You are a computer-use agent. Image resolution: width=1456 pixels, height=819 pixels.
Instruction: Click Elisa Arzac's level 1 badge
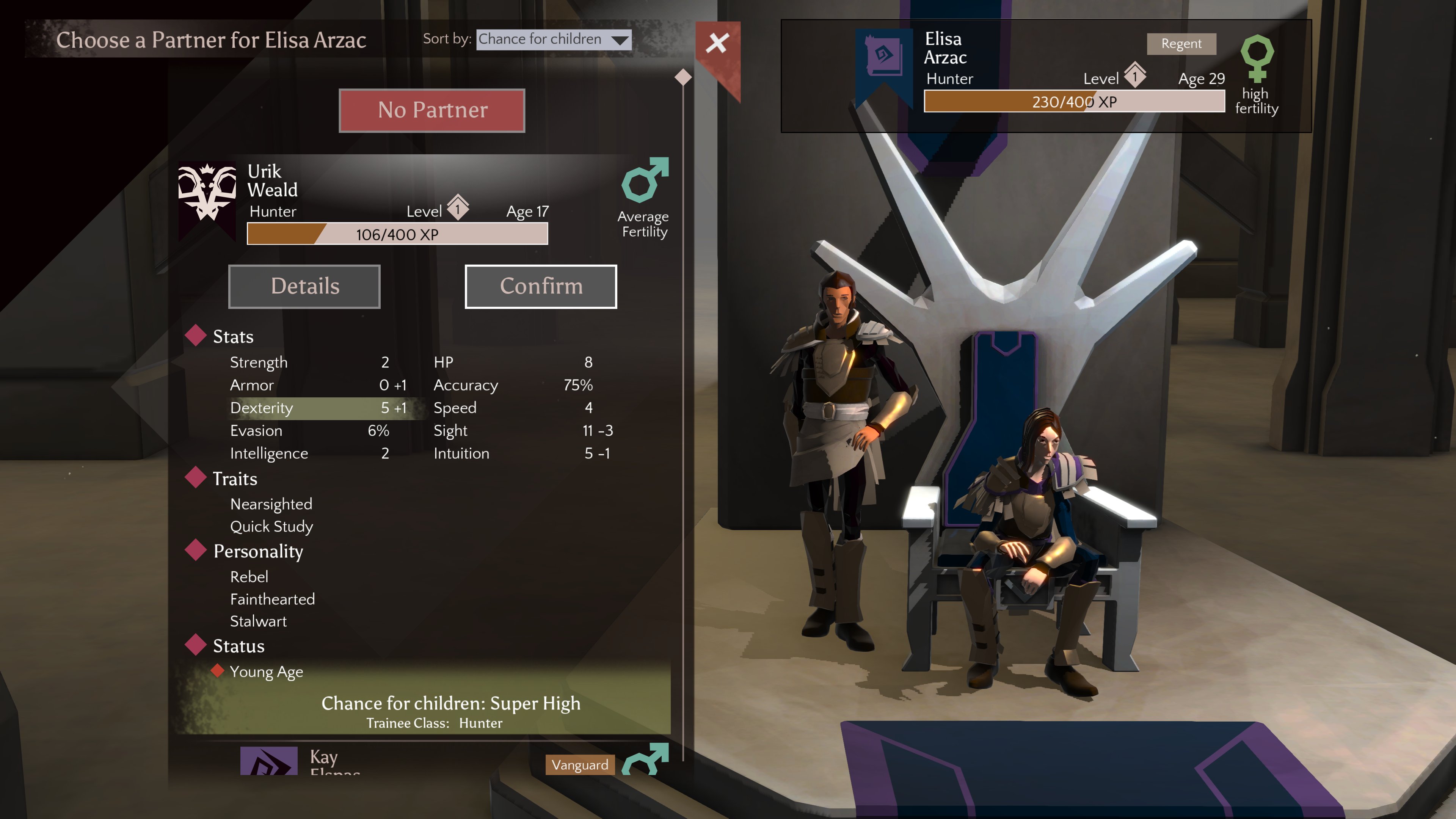point(1135,75)
